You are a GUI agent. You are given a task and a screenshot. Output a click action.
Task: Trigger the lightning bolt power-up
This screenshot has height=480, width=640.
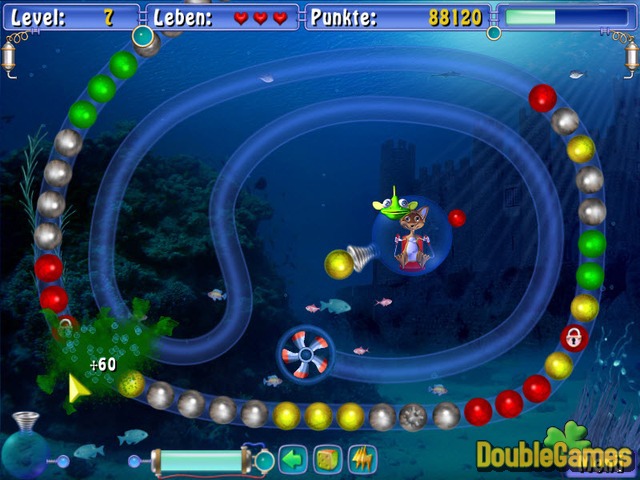coord(361,460)
